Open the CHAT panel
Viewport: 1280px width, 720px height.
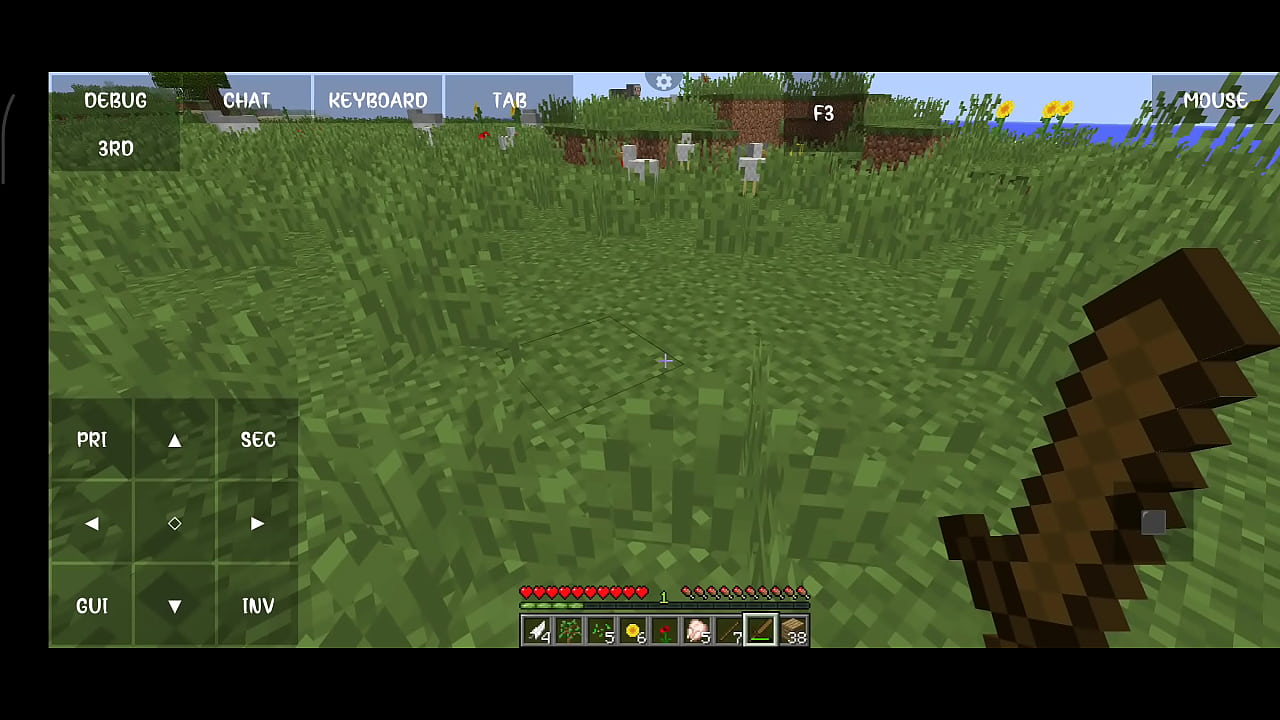pos(246,100)
